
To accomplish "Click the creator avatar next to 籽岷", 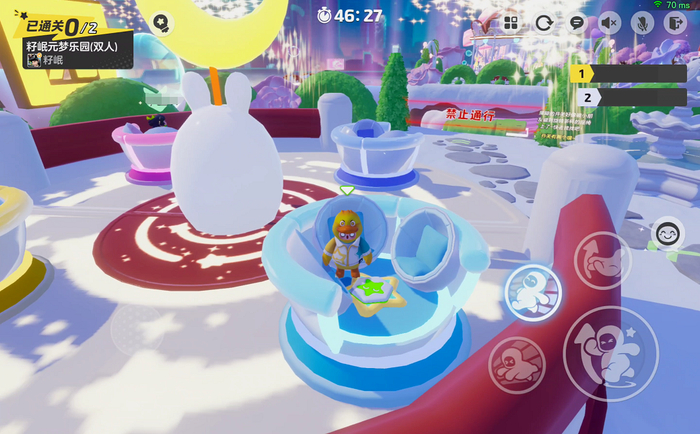I will tap(33, 60).
